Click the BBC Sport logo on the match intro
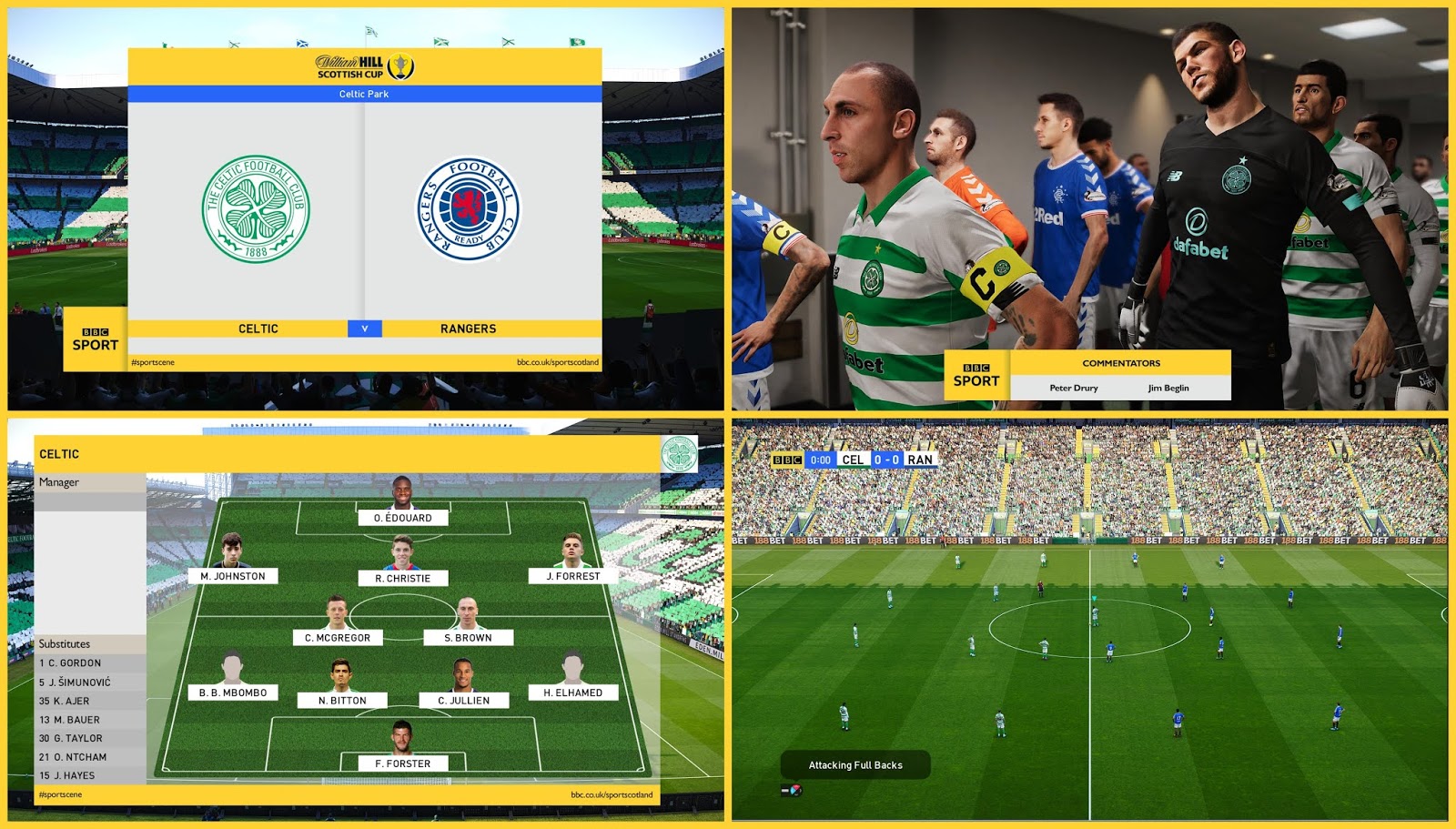Viewport: 1456px width, 829px height. pyautogui.click(x=95, y=342)
